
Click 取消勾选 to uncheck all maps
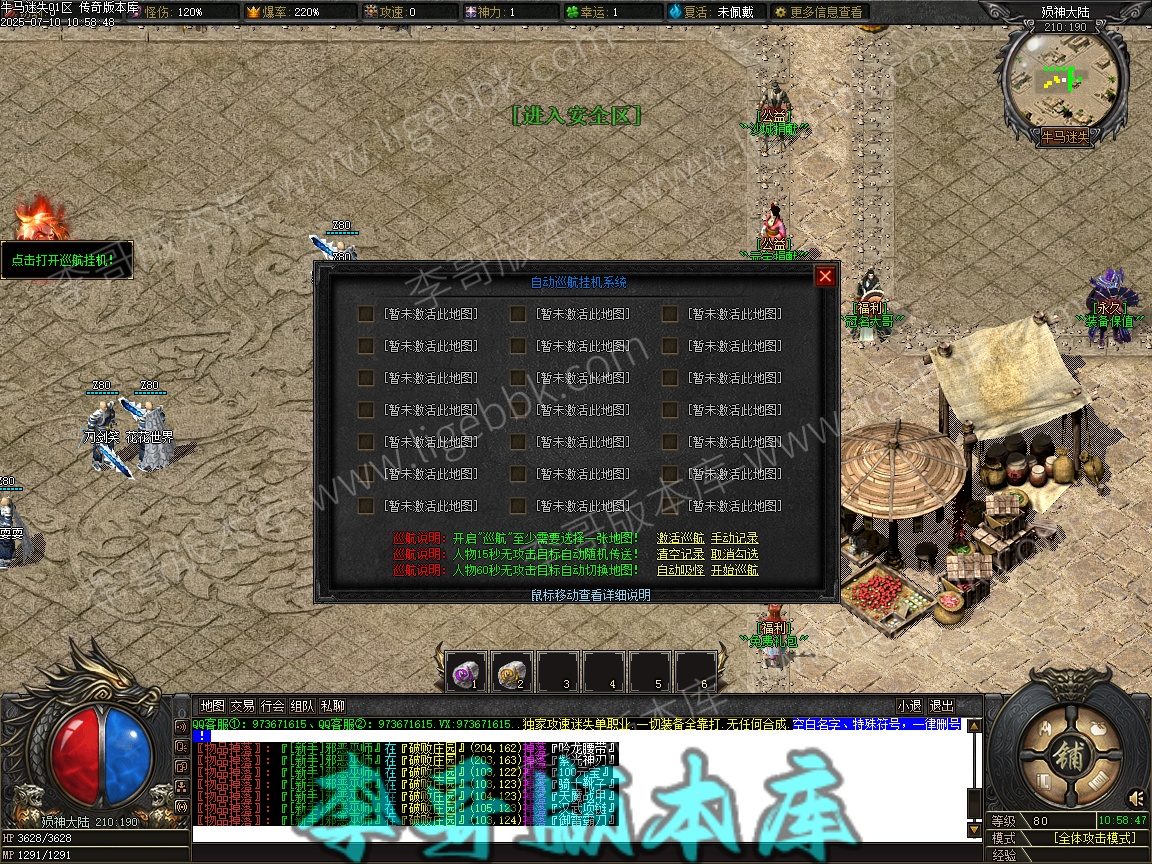734,554
